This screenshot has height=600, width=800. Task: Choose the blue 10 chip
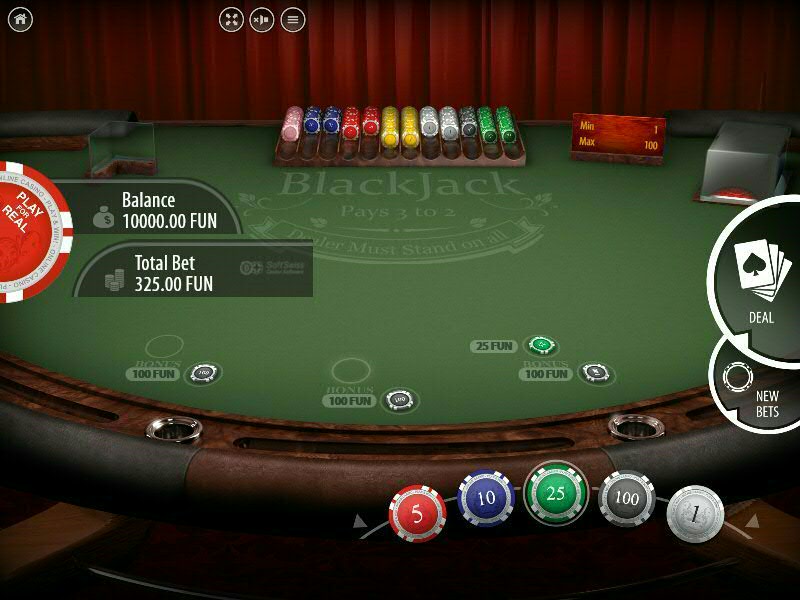coord(486,498)
